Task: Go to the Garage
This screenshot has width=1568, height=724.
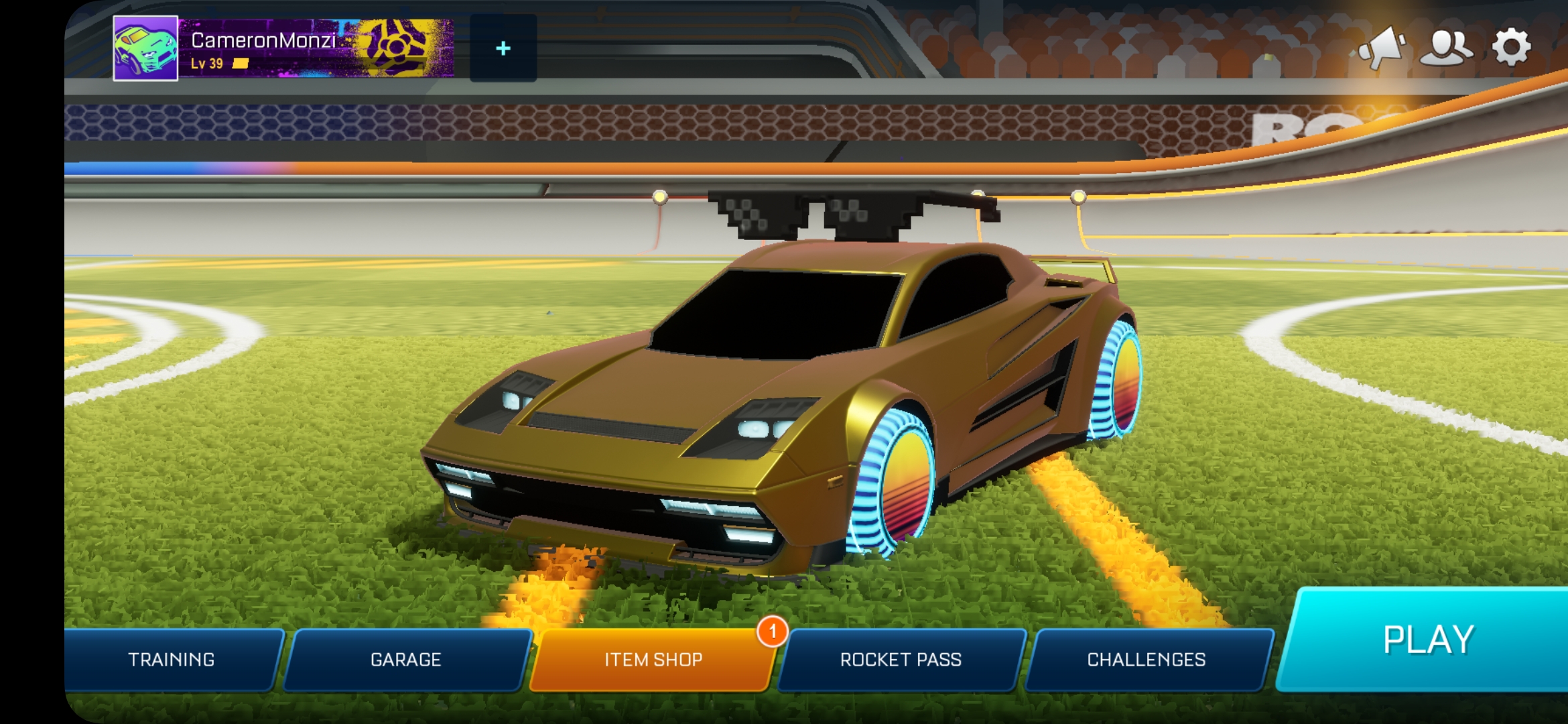Action: pyautogui.click(x=406, y=660)
